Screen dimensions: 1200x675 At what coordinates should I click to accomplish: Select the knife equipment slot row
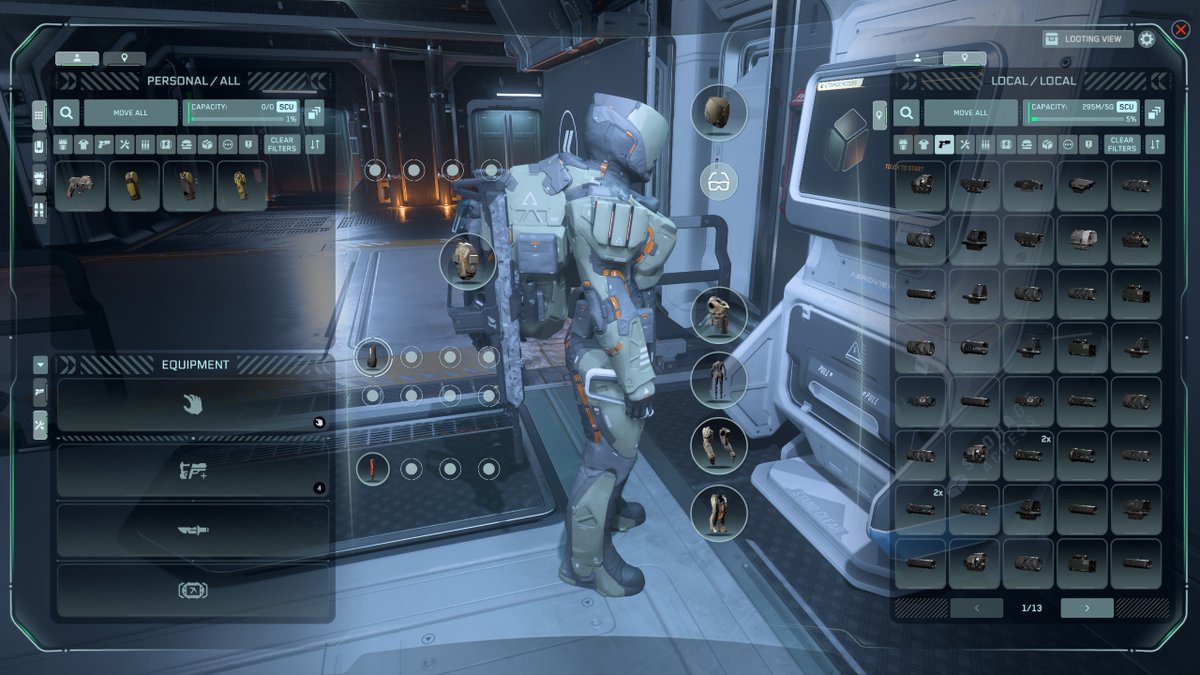pos(193,531)
